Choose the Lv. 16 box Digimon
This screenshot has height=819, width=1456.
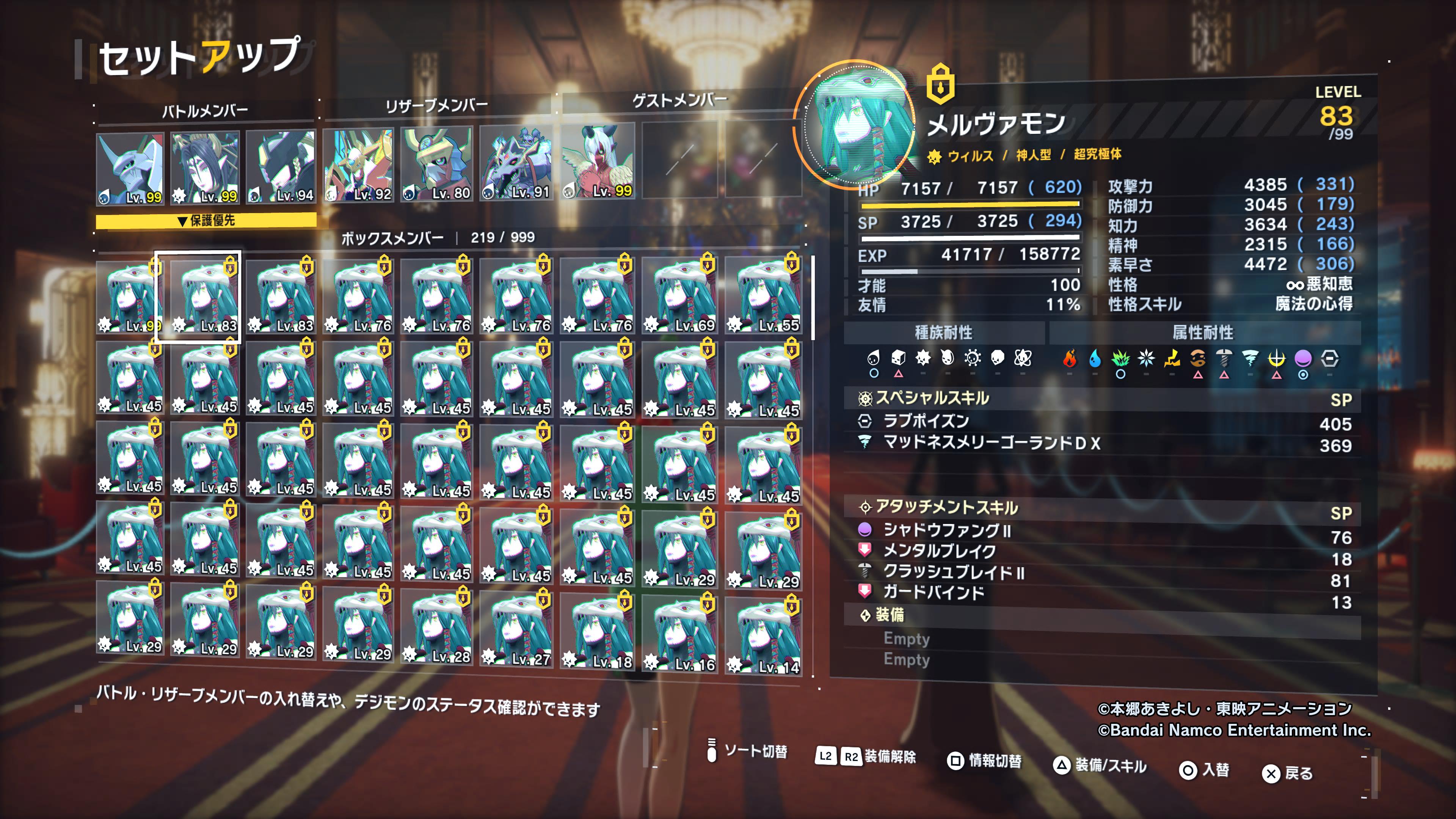coord(680,632)
